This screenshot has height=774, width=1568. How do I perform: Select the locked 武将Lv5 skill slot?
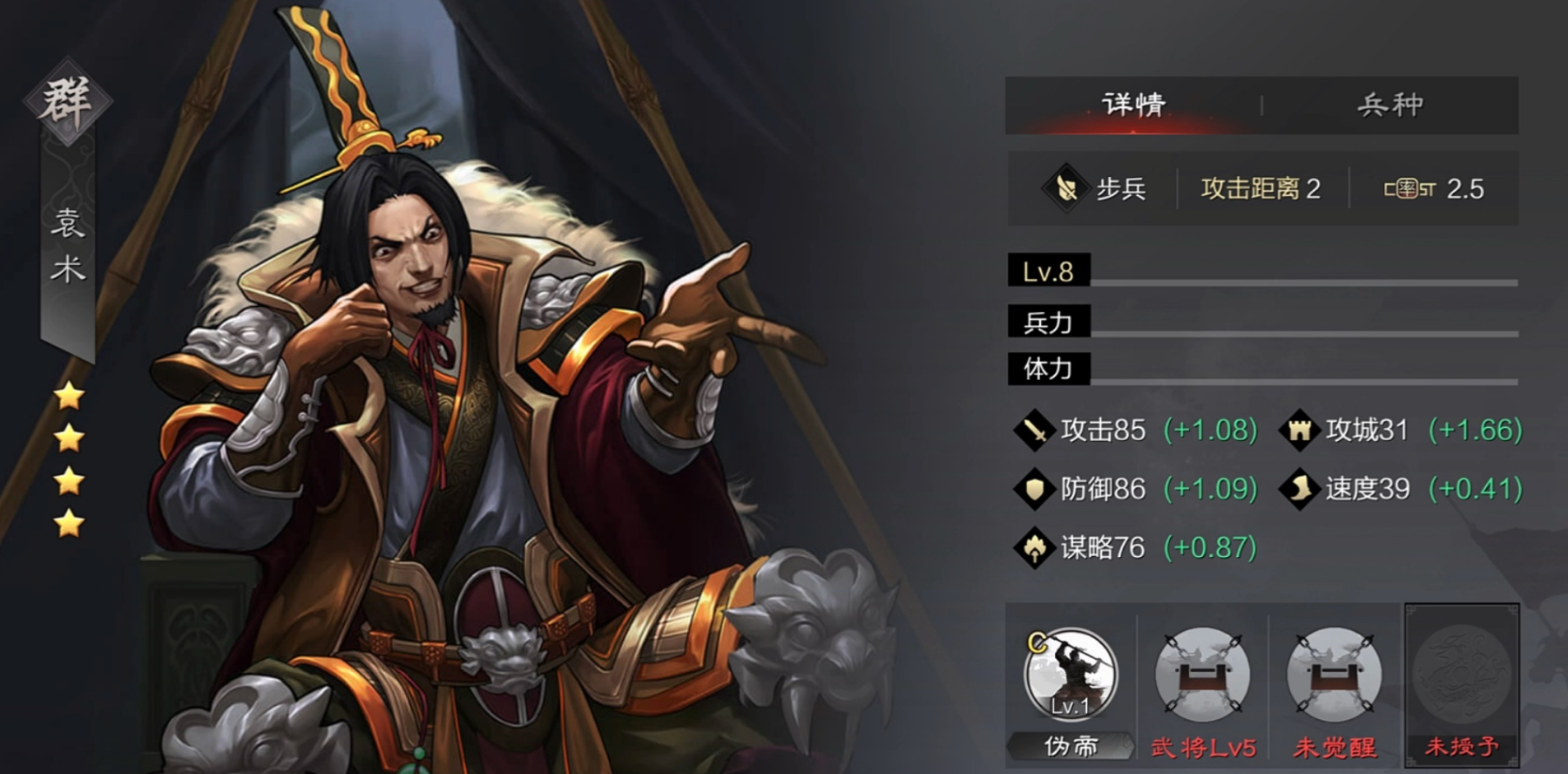[x=1202, y=676]
